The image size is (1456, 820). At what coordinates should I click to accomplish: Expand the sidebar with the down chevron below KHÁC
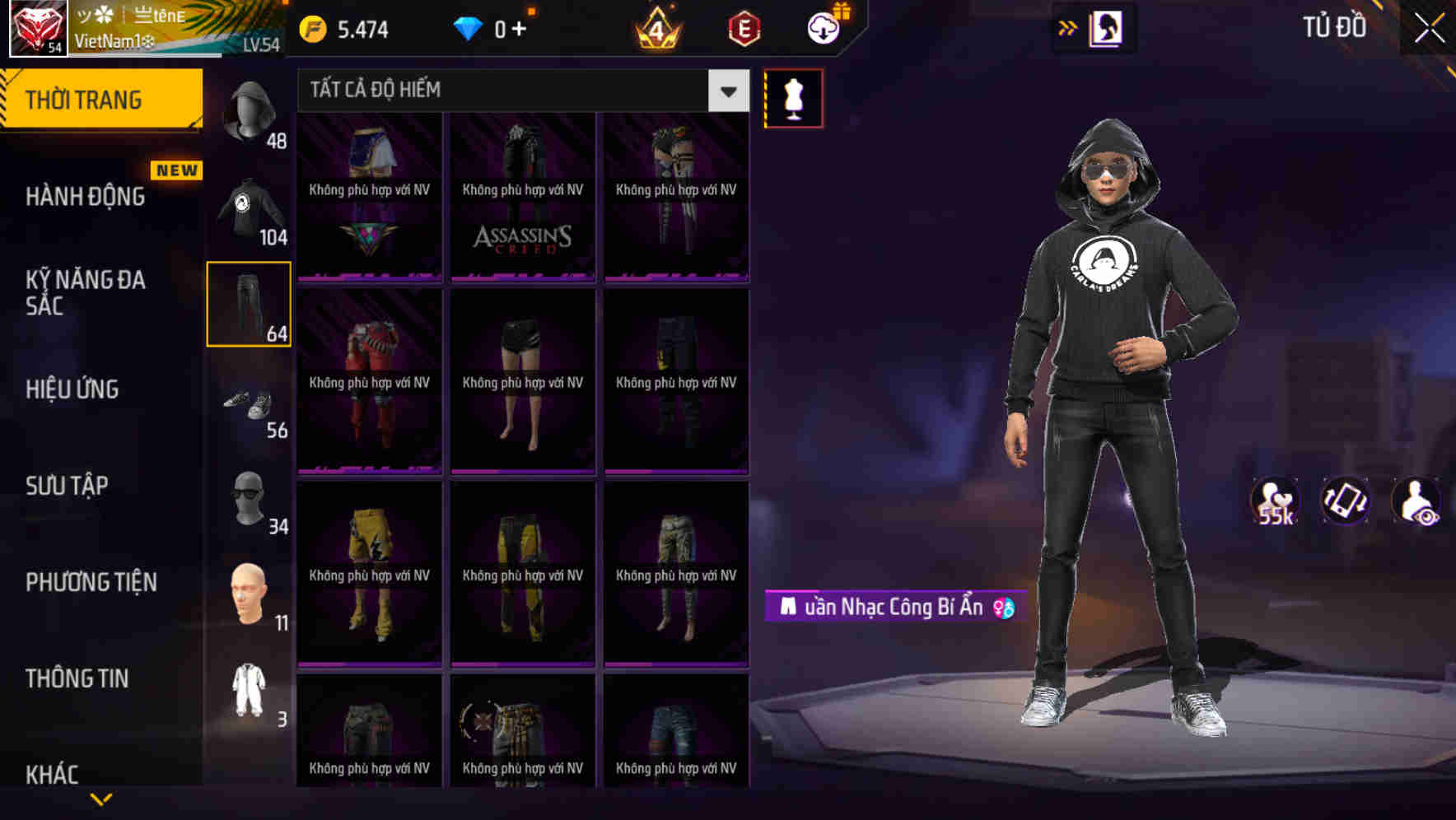[101, 799]
